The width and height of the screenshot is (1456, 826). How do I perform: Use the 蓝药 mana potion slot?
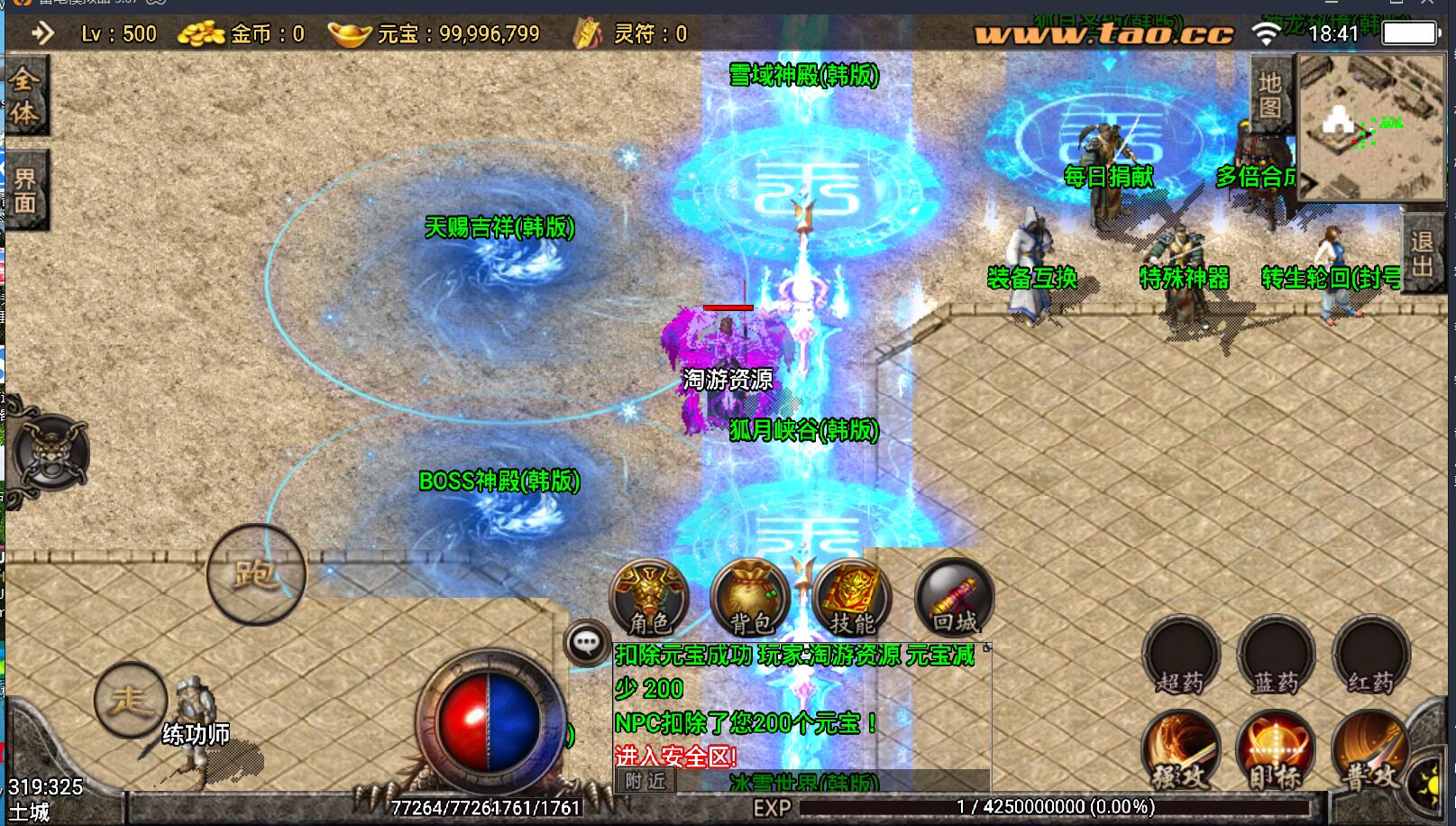[1276, 656]
